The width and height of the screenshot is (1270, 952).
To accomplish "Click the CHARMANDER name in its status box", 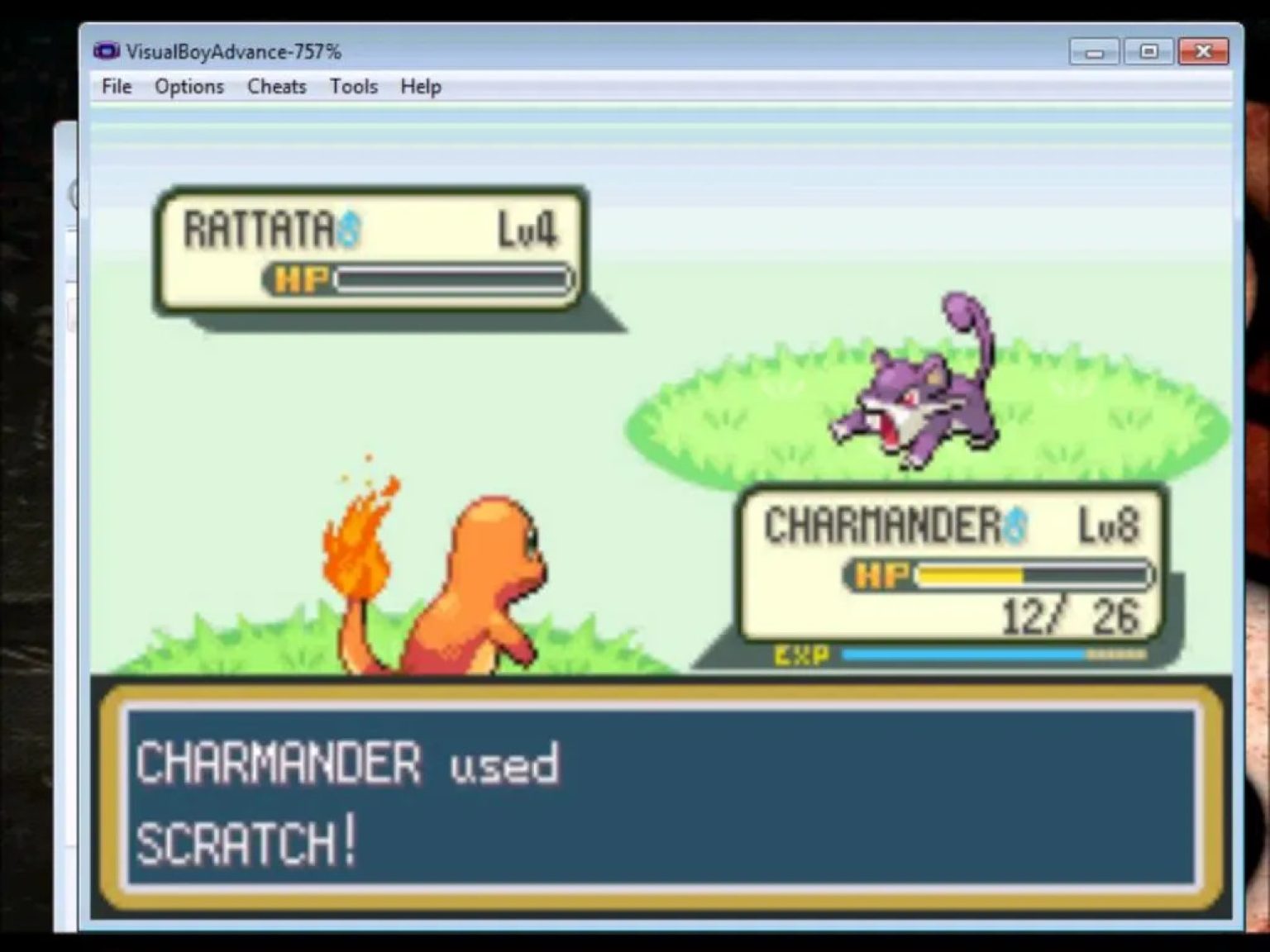I will [x=881, y=525].
